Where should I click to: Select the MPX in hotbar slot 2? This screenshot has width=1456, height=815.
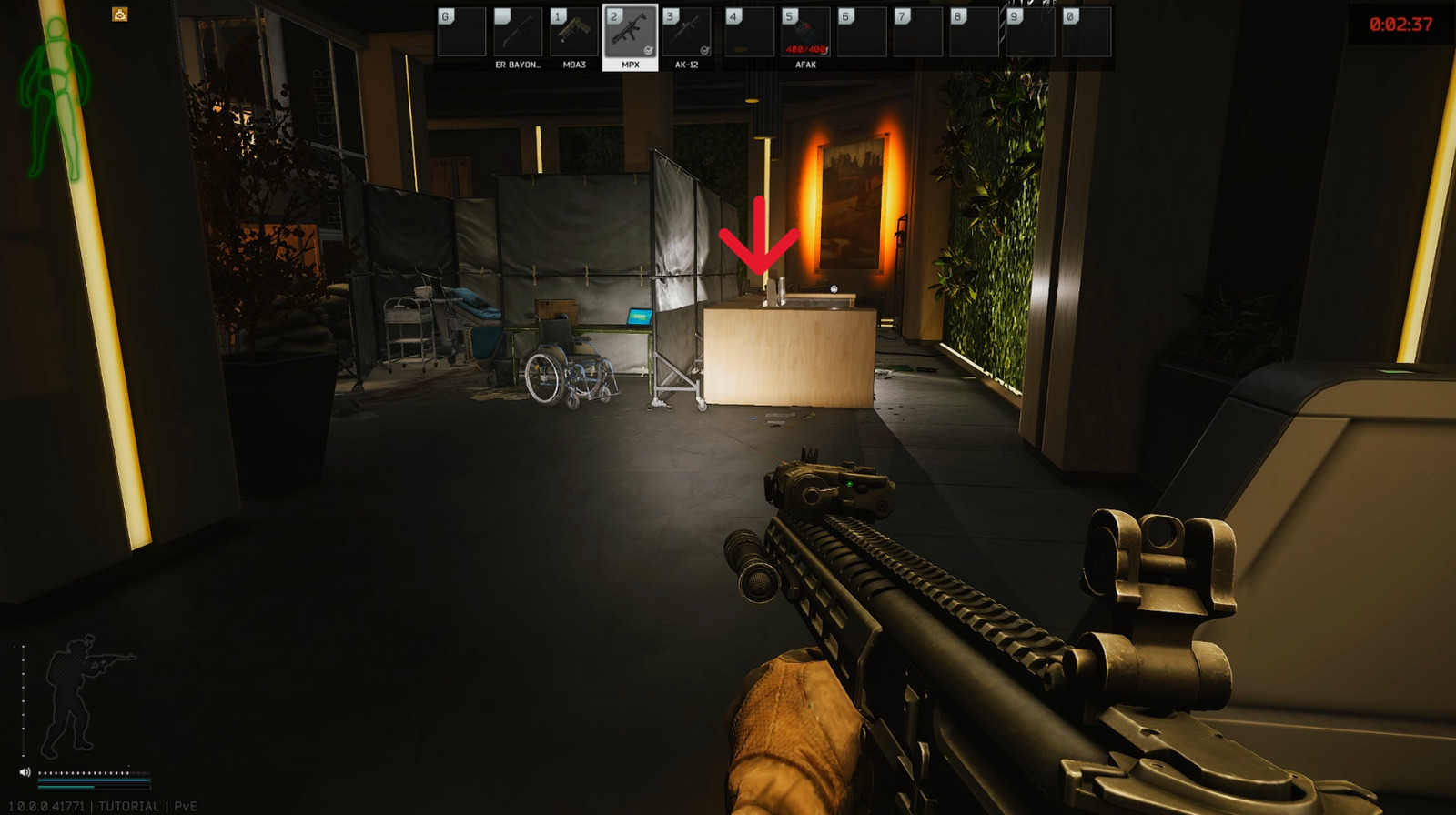(x=631, y=32)
